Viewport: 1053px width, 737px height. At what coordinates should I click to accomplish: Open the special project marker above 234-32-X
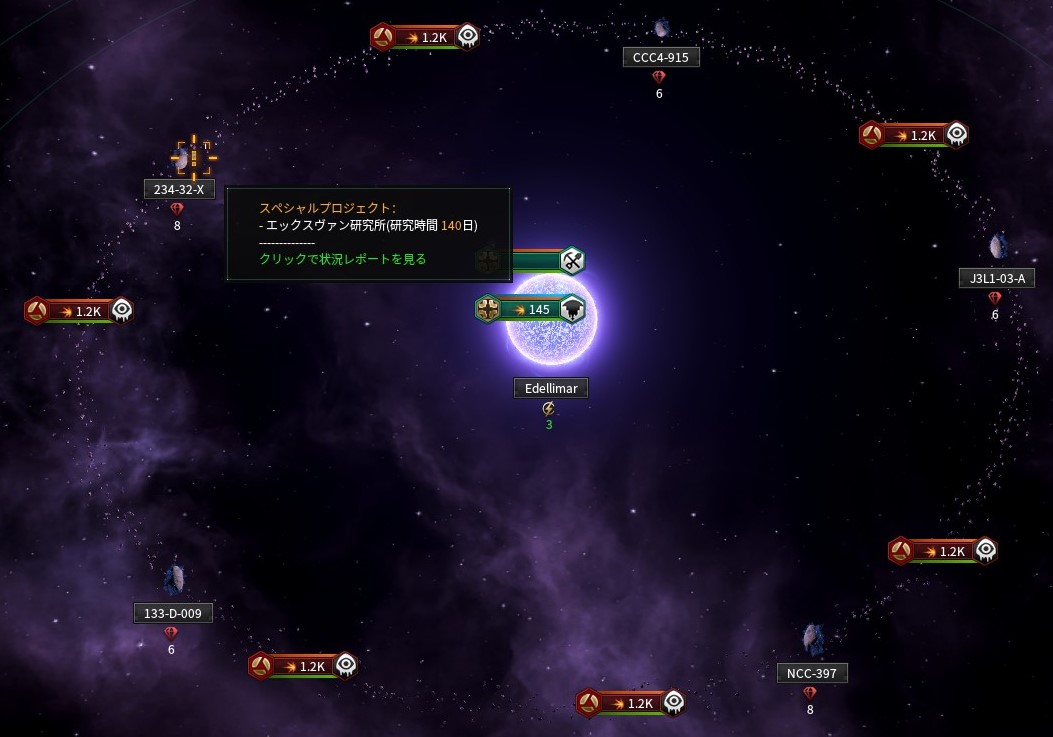click(194, 157)
